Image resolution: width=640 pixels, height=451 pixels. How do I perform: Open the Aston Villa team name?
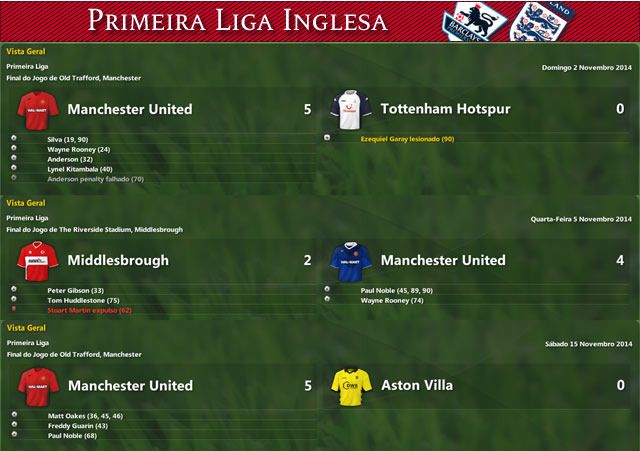(417, 385)
